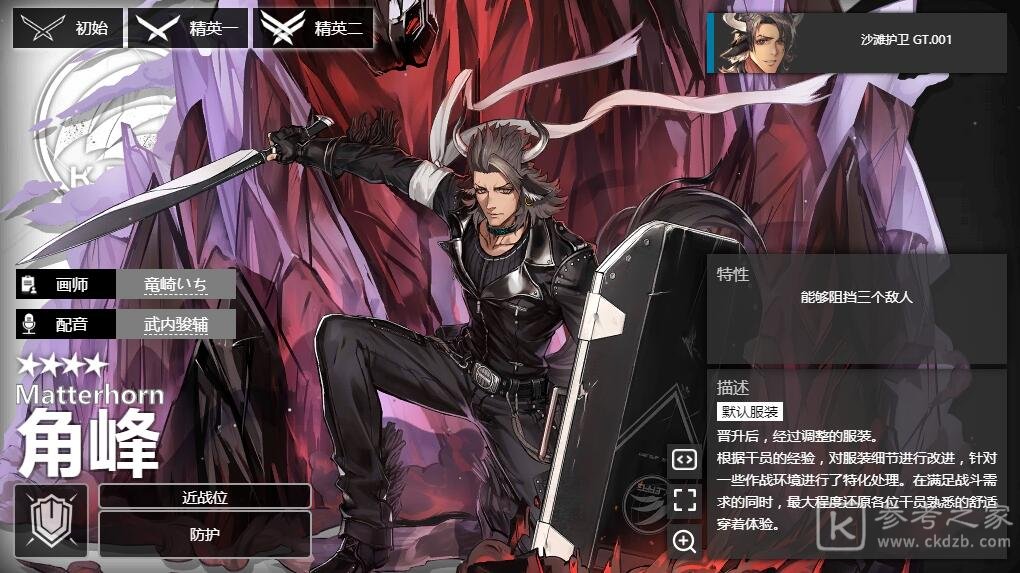This screenshot has width=1020, height=573.
Task: Show the 精英二 elite two artwork
Action: (x=313, y=28)
